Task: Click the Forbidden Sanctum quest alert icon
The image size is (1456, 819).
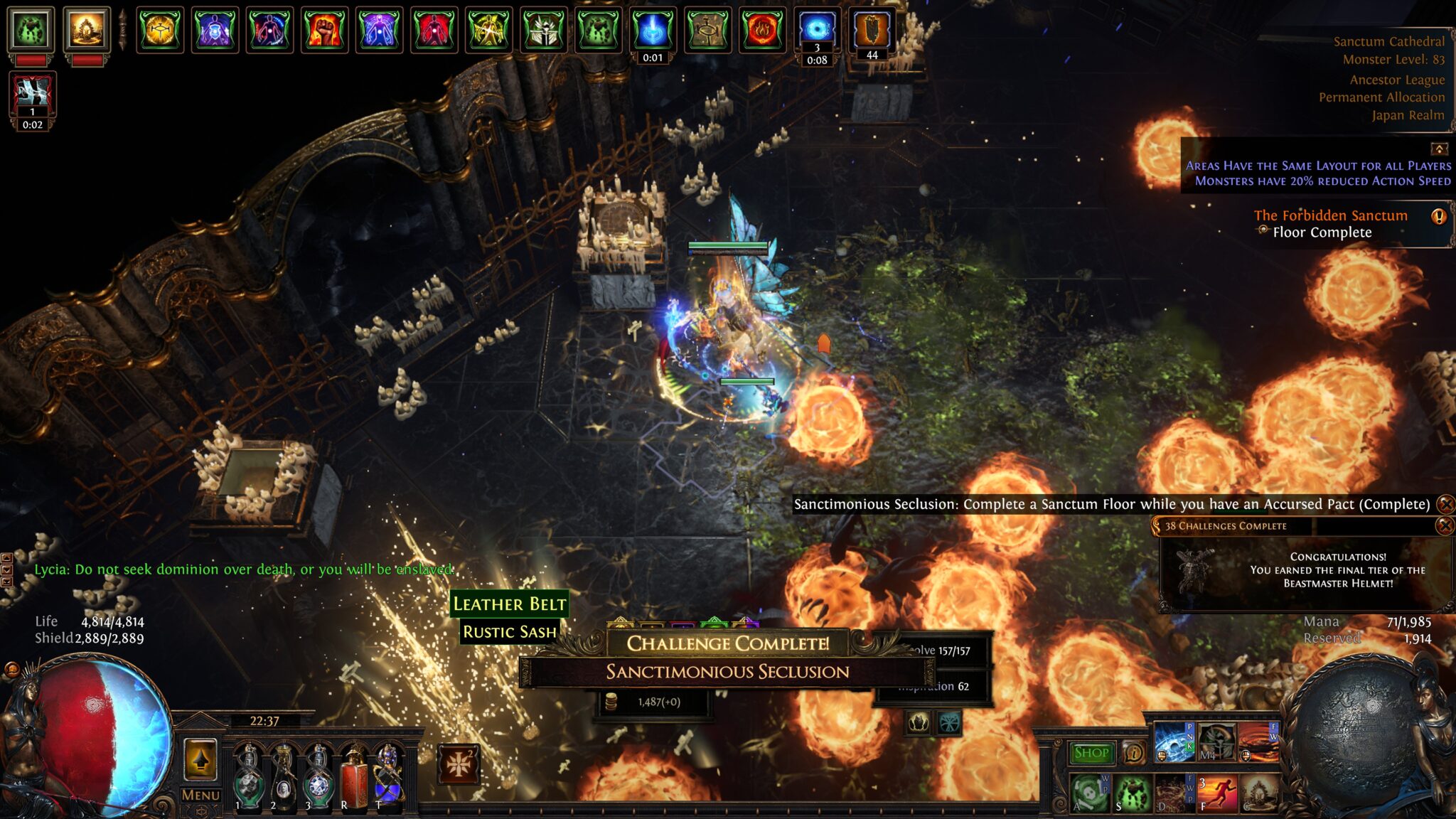Action: click(1438, 216)
